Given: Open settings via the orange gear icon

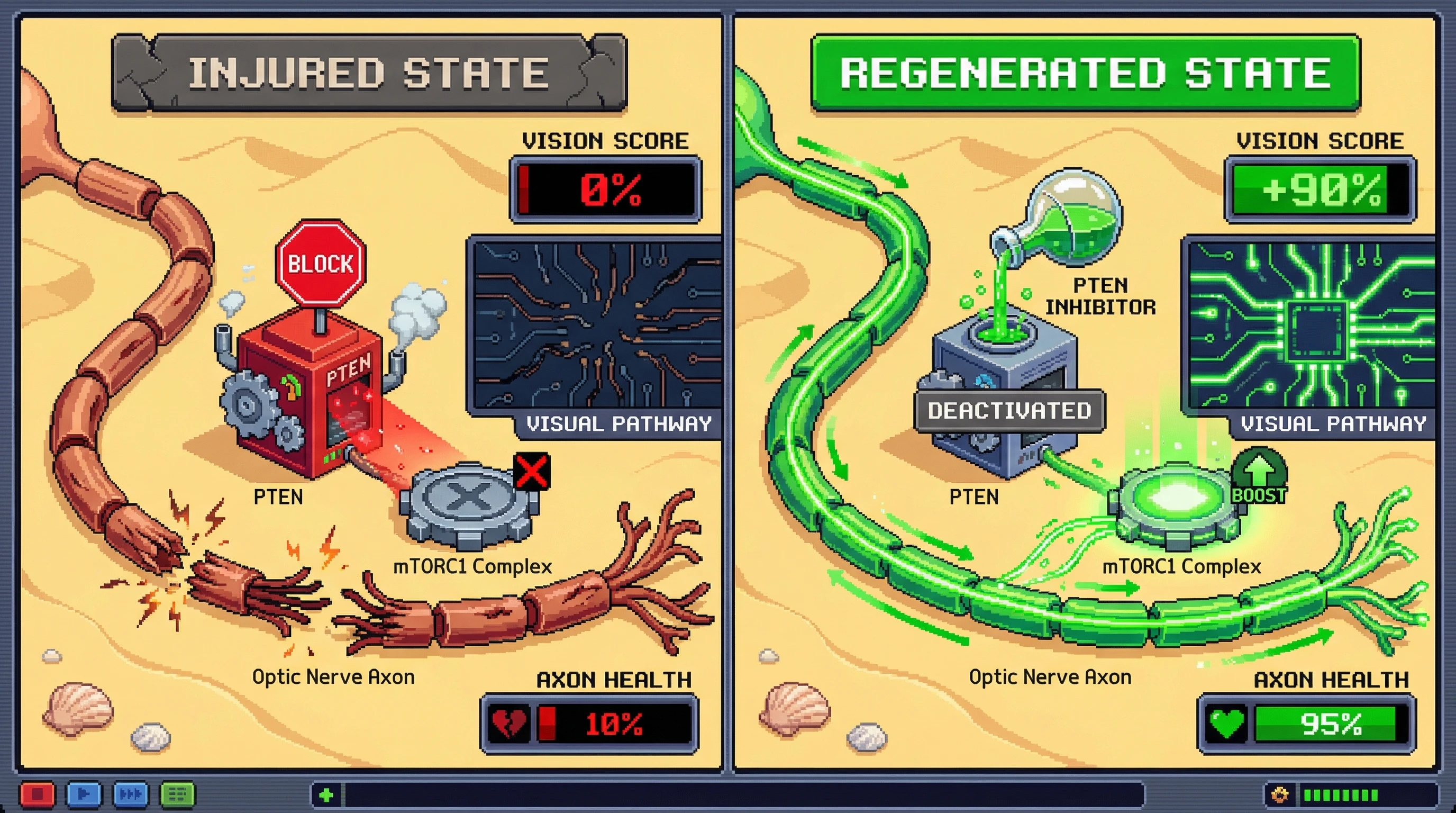Looking at the screenshot, I should [1280, 795].
